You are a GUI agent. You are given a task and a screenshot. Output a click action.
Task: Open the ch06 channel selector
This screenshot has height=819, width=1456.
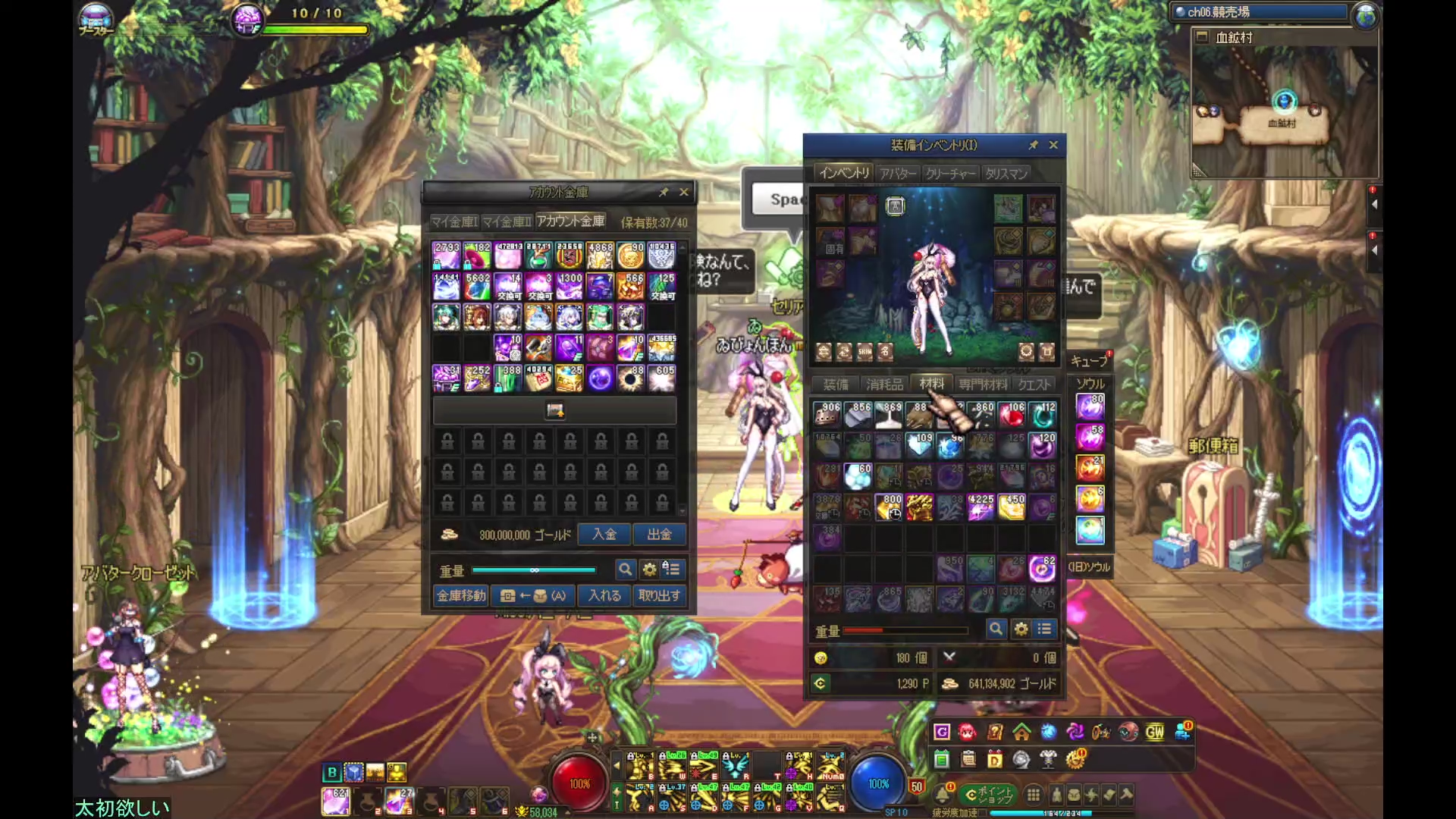pyautogui.click(x=1260, y=12)
